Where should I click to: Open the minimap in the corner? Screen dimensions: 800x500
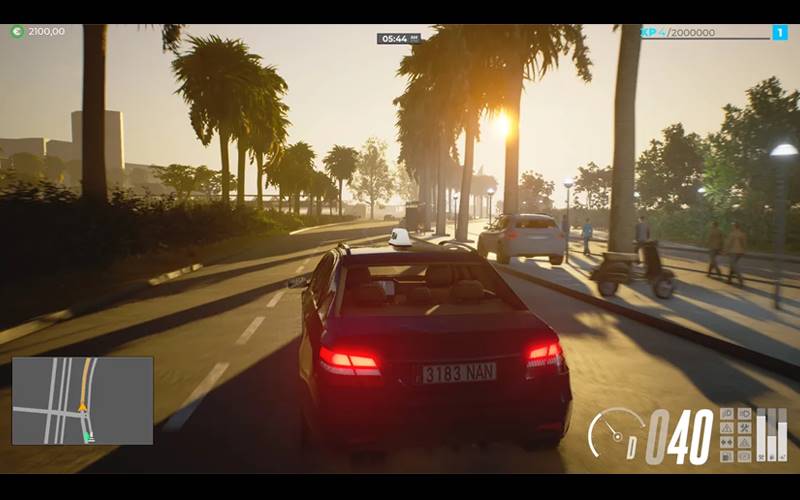tap(82, 400)
